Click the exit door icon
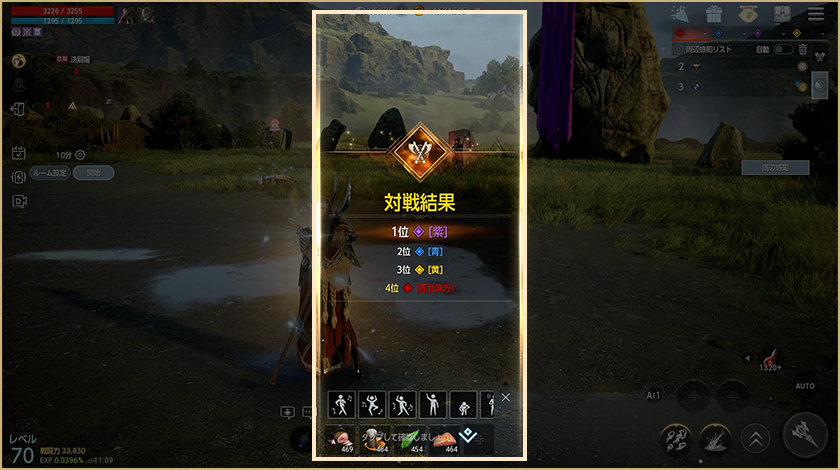Screen dimensions: 840x470 [18, 110]
